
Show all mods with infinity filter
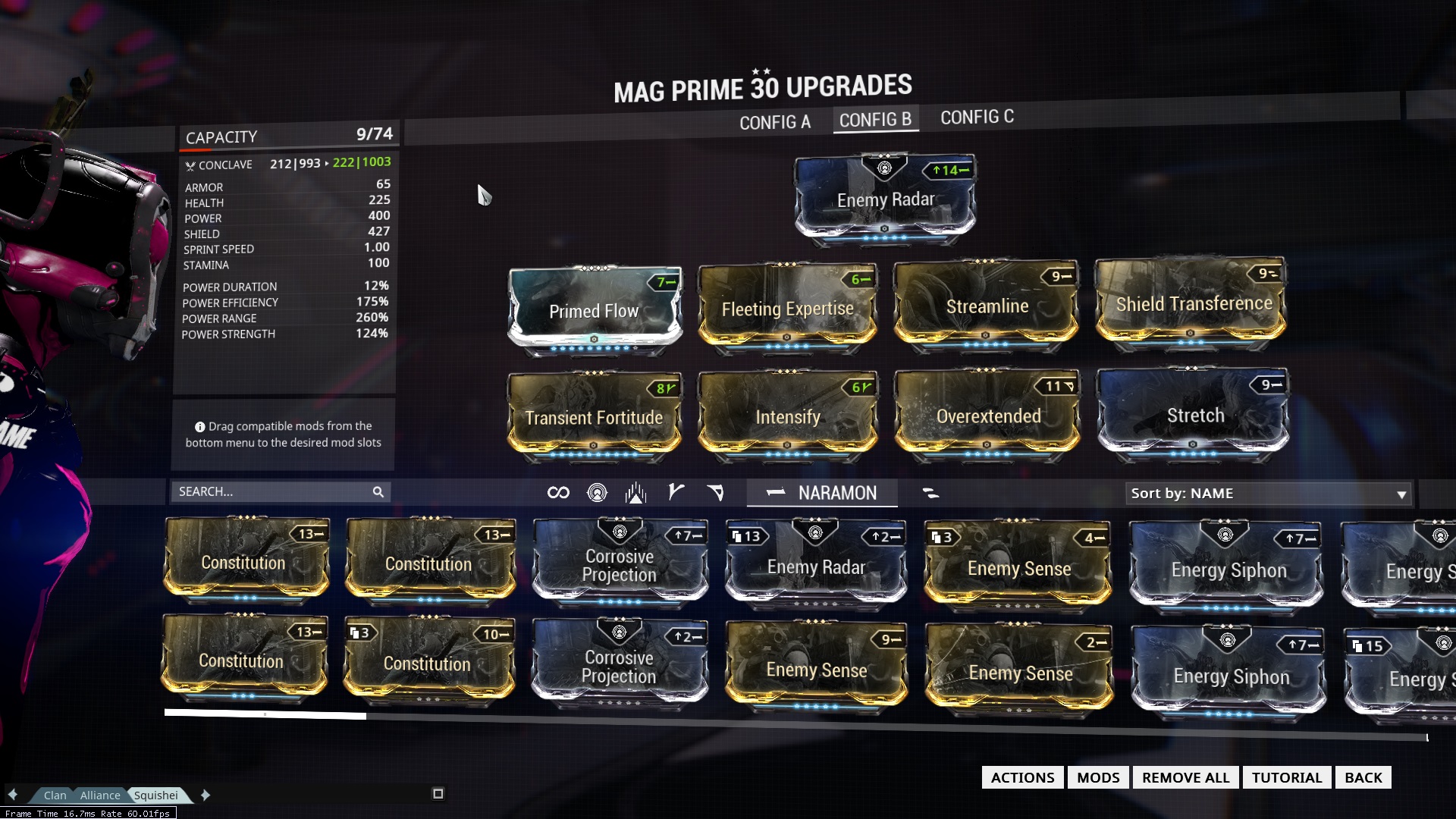tap(558, 493)
